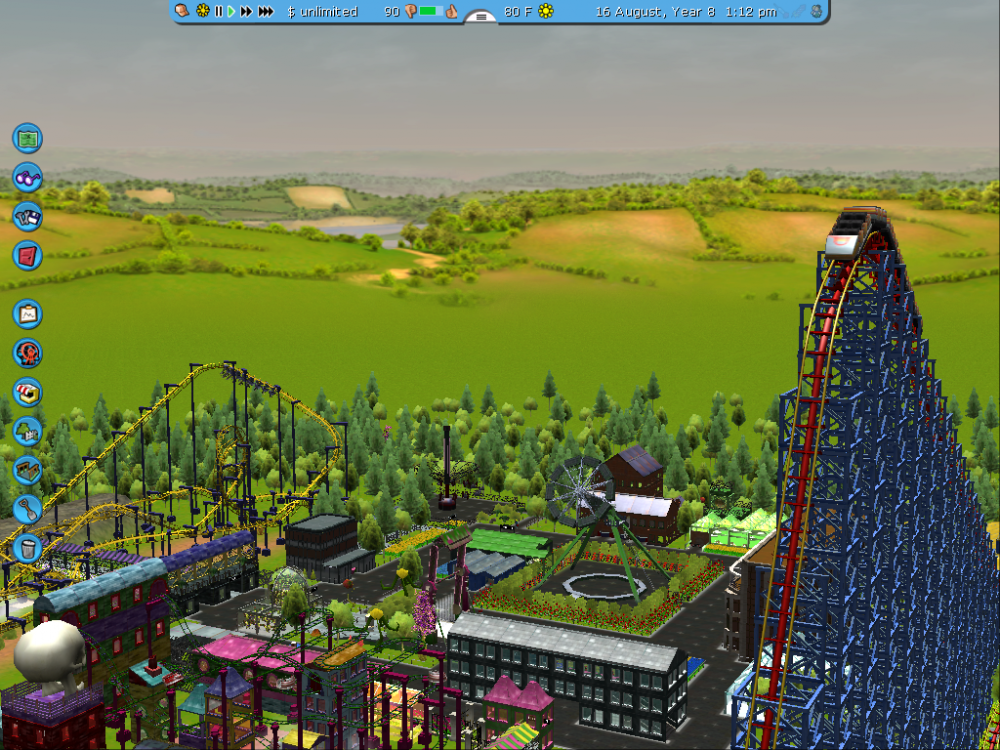Screen dimensions: 1000x750
Task: Click the red exit door icon
Action: (x=27, y=255)
